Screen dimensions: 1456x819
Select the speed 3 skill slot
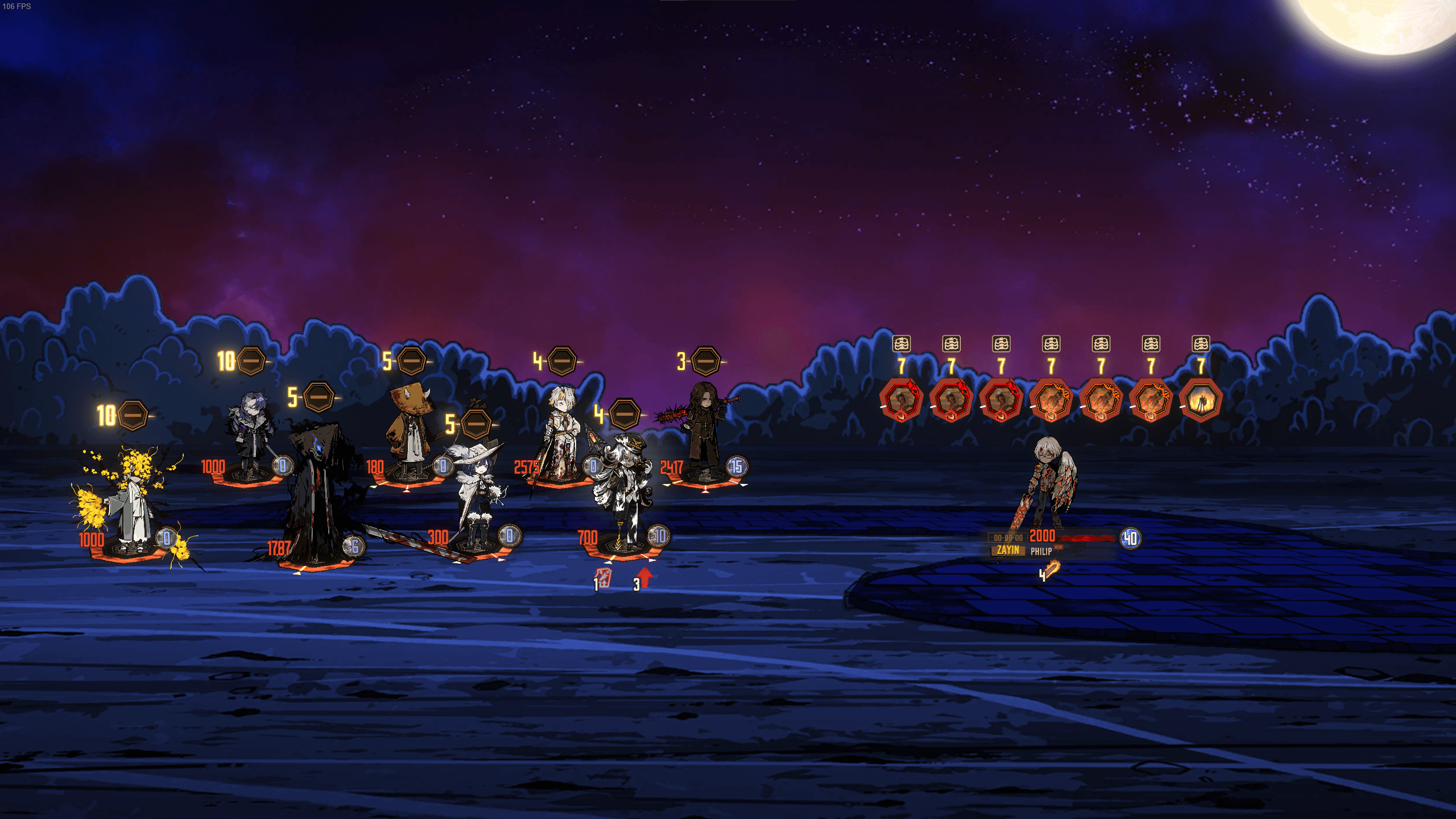coord(706,361)
